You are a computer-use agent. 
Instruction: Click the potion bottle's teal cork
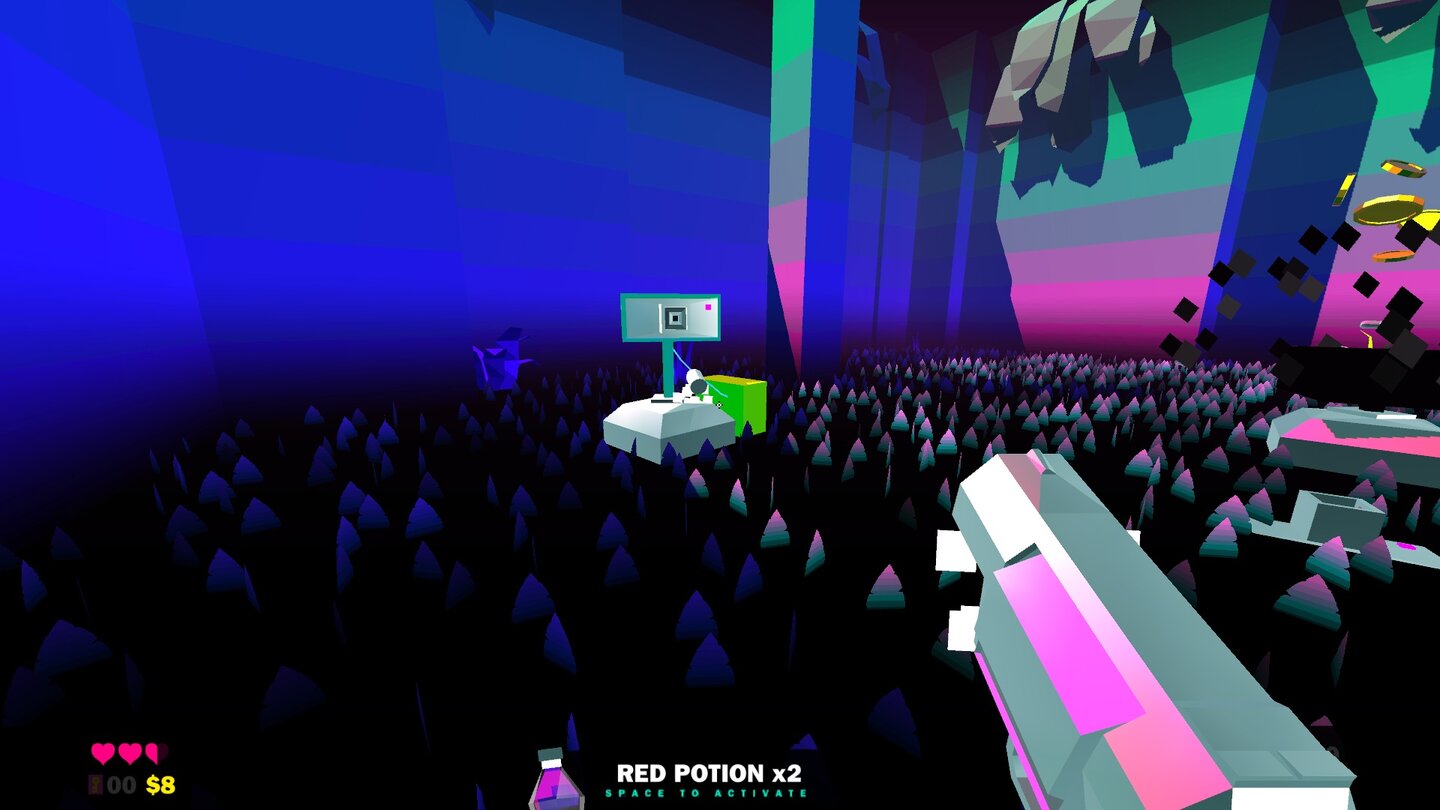pyautogui.click(x=551, y=753)
